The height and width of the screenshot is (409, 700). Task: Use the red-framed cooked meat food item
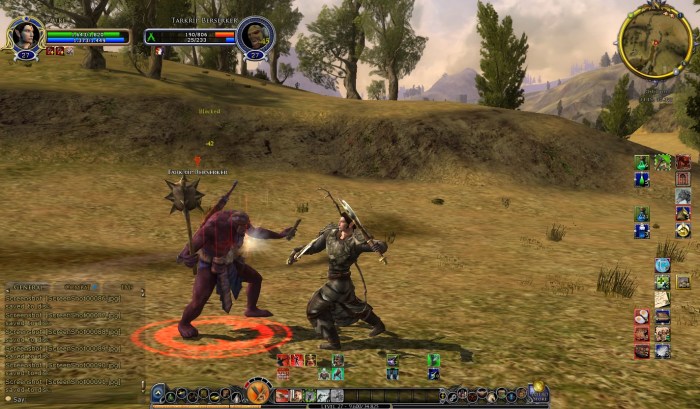tap(642, 333)
